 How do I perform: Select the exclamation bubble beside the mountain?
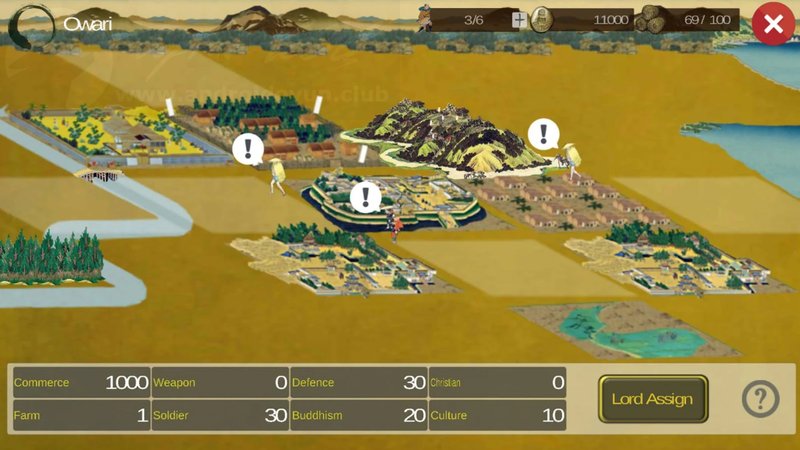544,133
